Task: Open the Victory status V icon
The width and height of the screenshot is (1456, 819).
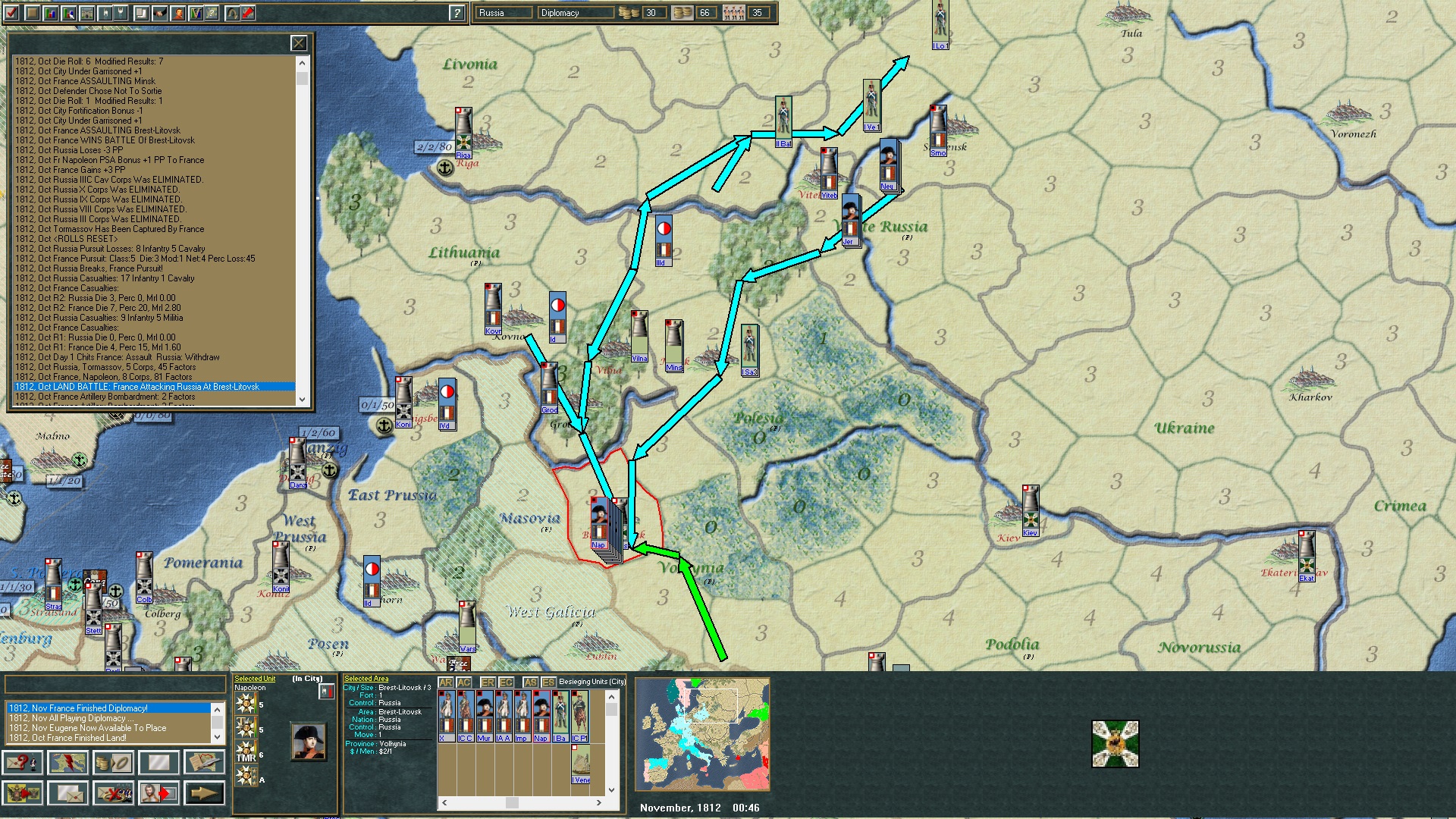Action: [196, 11]
